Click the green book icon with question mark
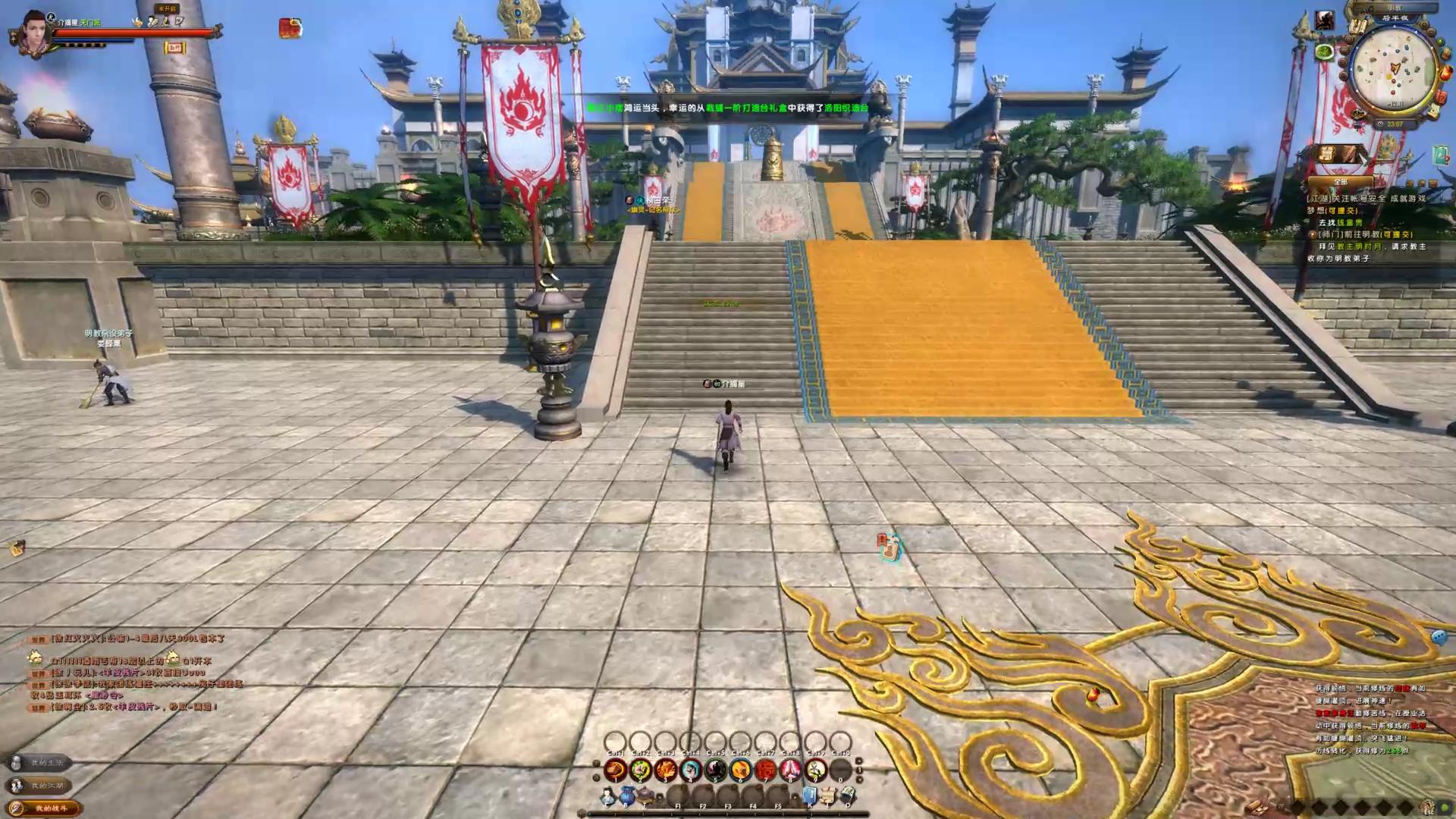1456x819 pixels. click(1440, 155)
